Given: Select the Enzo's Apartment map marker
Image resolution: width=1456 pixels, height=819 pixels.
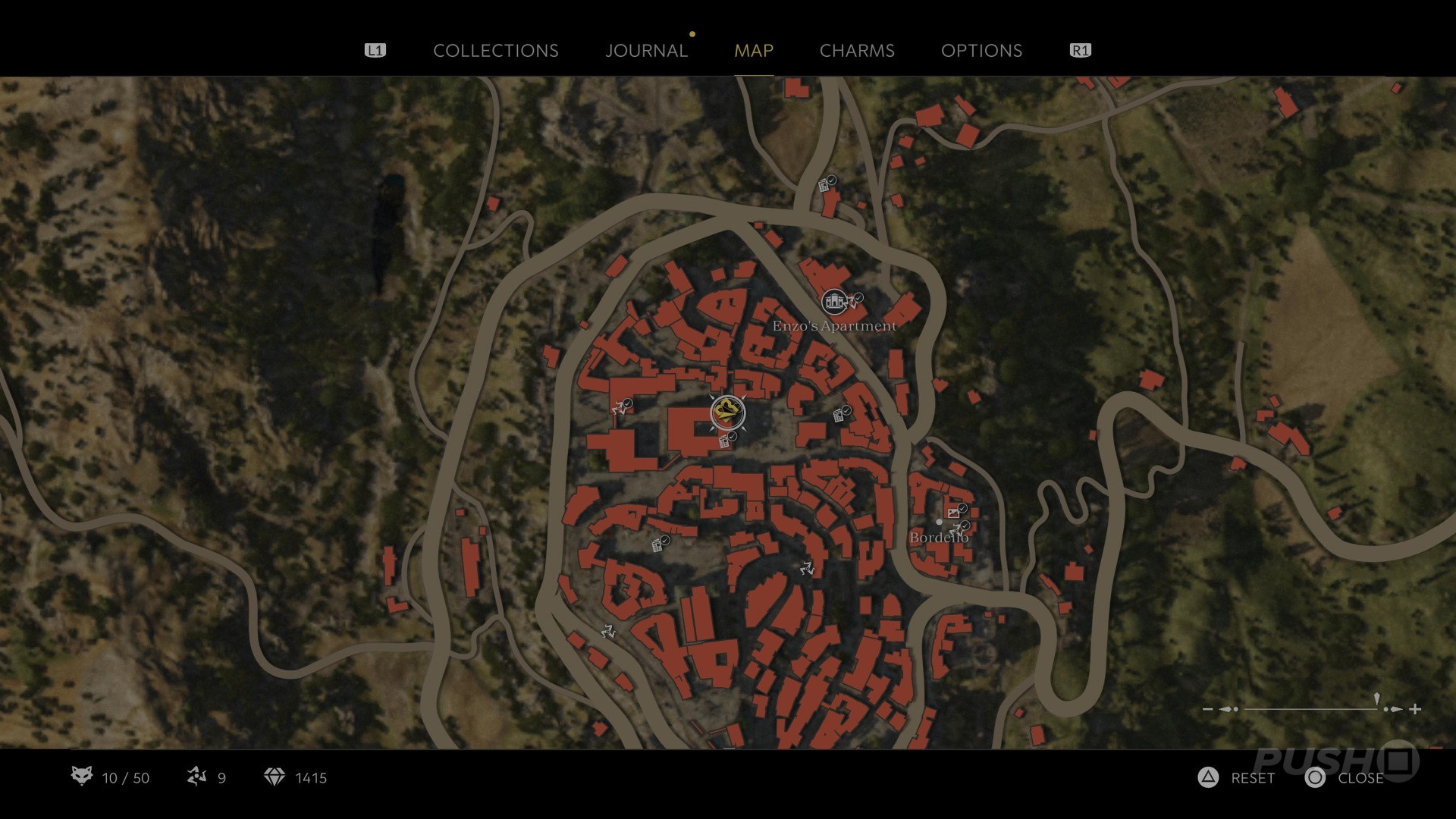Looking at the screenshot, I should coord(834,303).
